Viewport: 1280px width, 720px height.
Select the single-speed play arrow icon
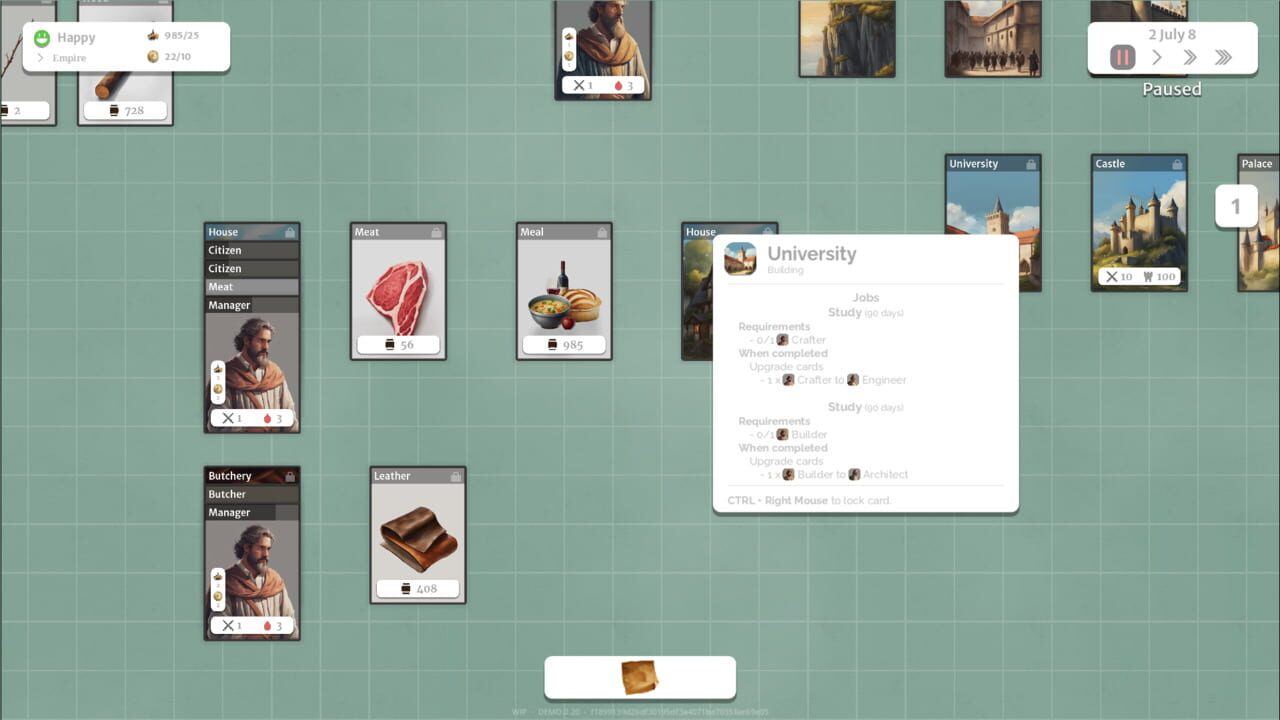1156,57
